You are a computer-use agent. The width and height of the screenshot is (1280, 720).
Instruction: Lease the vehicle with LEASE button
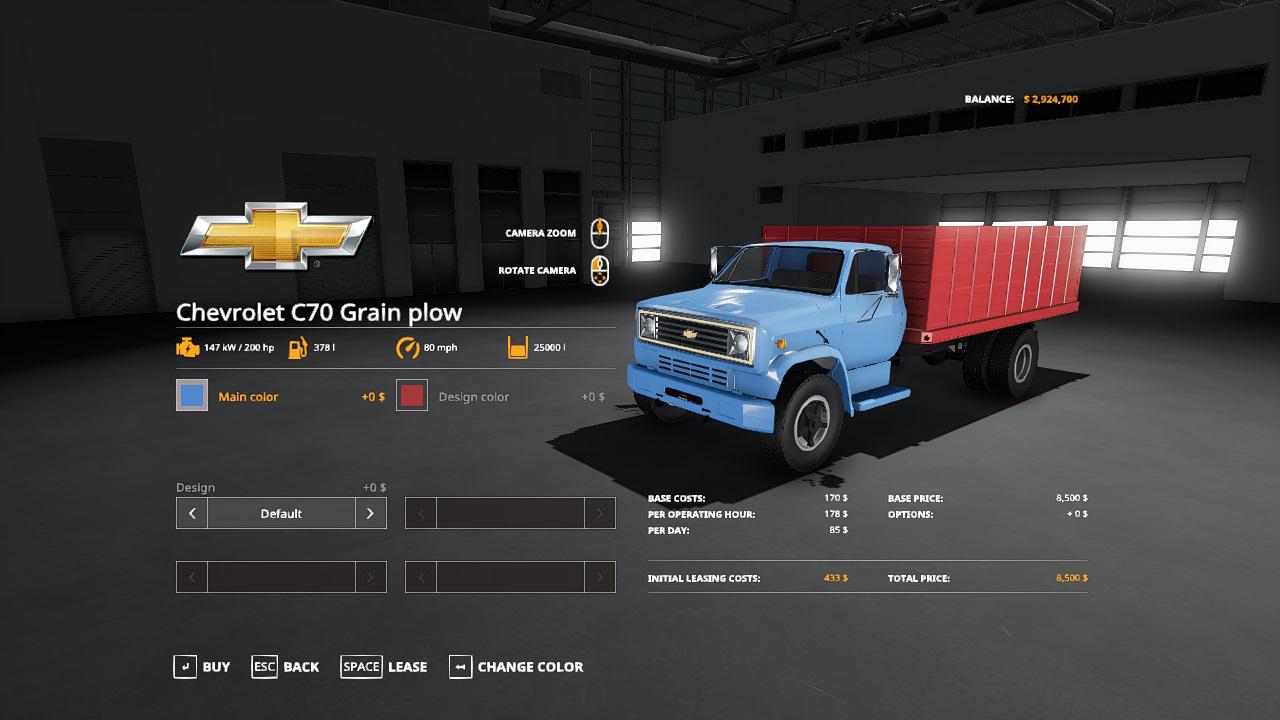click(x=384, y=667)
